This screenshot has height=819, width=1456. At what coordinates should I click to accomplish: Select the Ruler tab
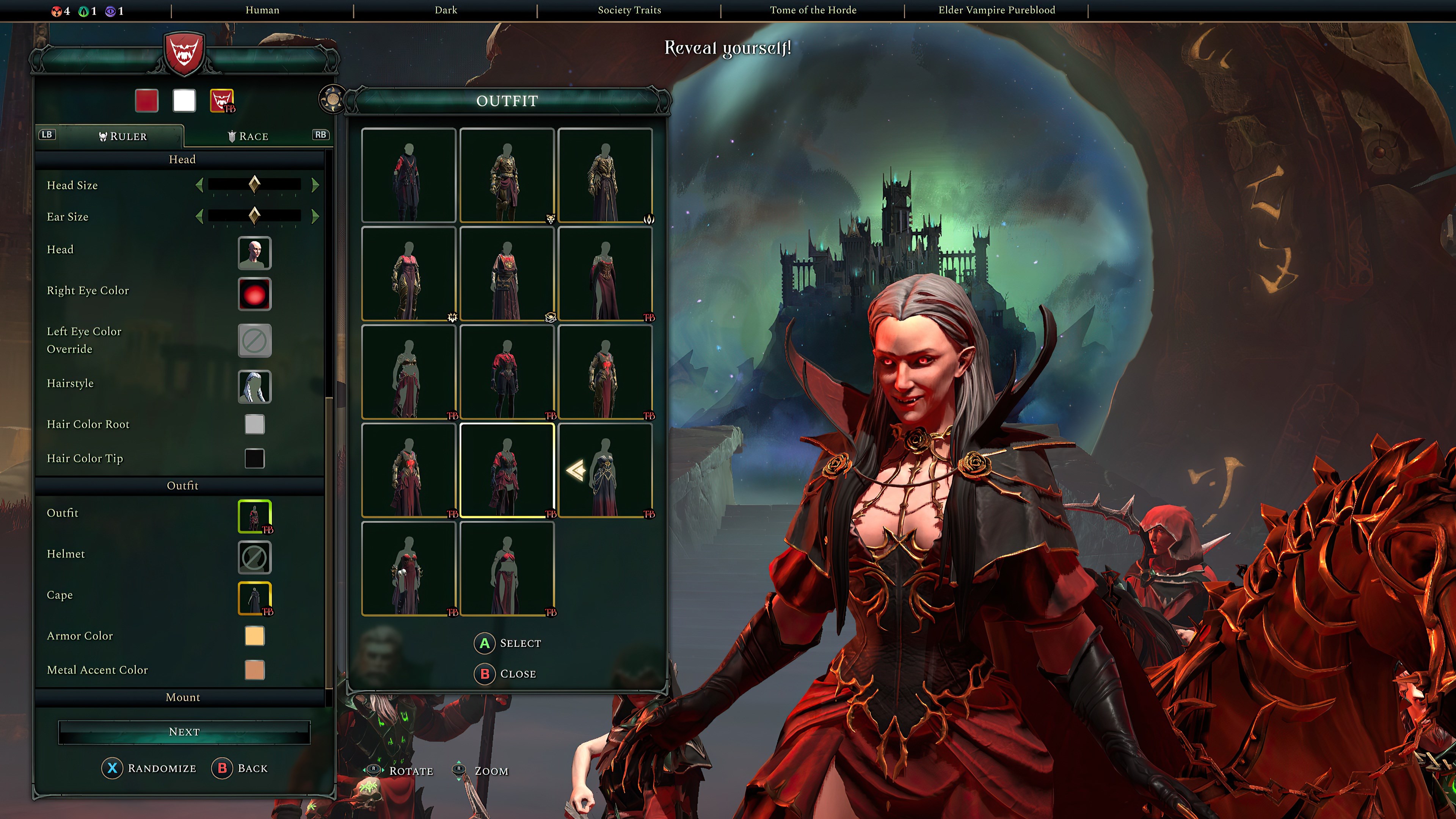pyautogui.click(x=122, y=136)
